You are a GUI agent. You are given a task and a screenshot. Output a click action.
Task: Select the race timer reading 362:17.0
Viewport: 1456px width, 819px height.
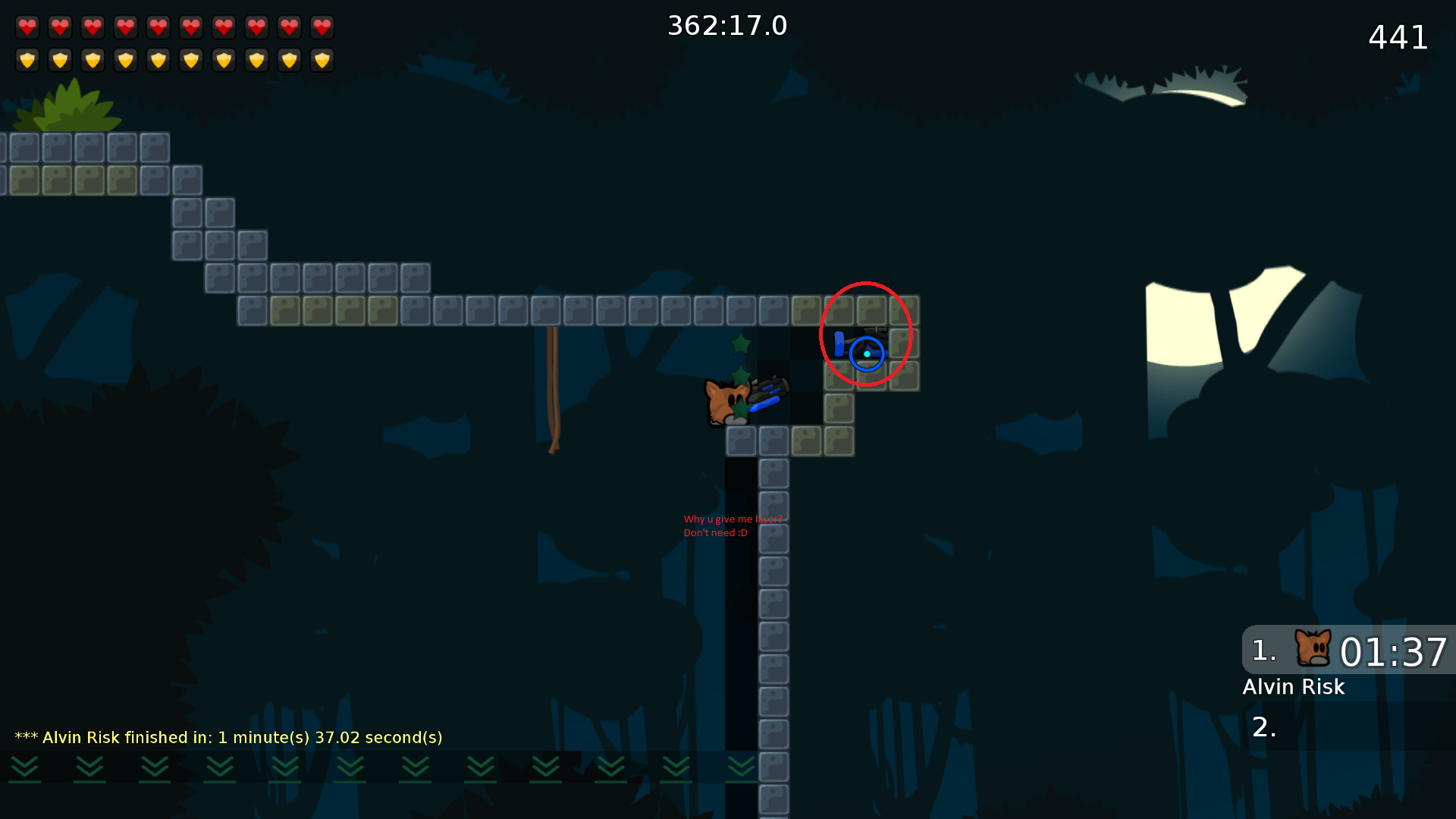pyautogui.click(x=726, y=25)
